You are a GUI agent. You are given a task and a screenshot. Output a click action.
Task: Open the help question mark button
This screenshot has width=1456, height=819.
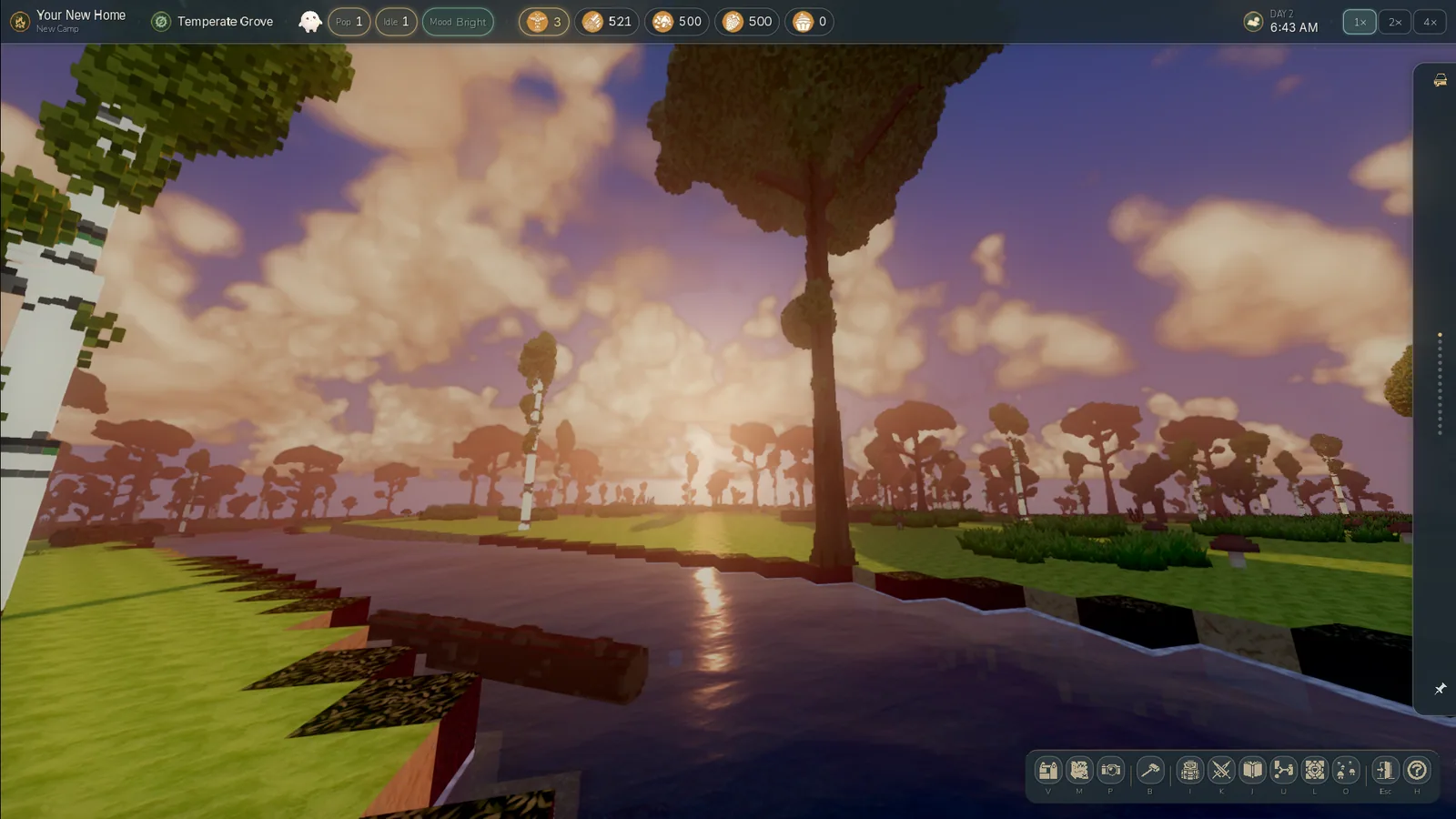tap(1417, 771)
